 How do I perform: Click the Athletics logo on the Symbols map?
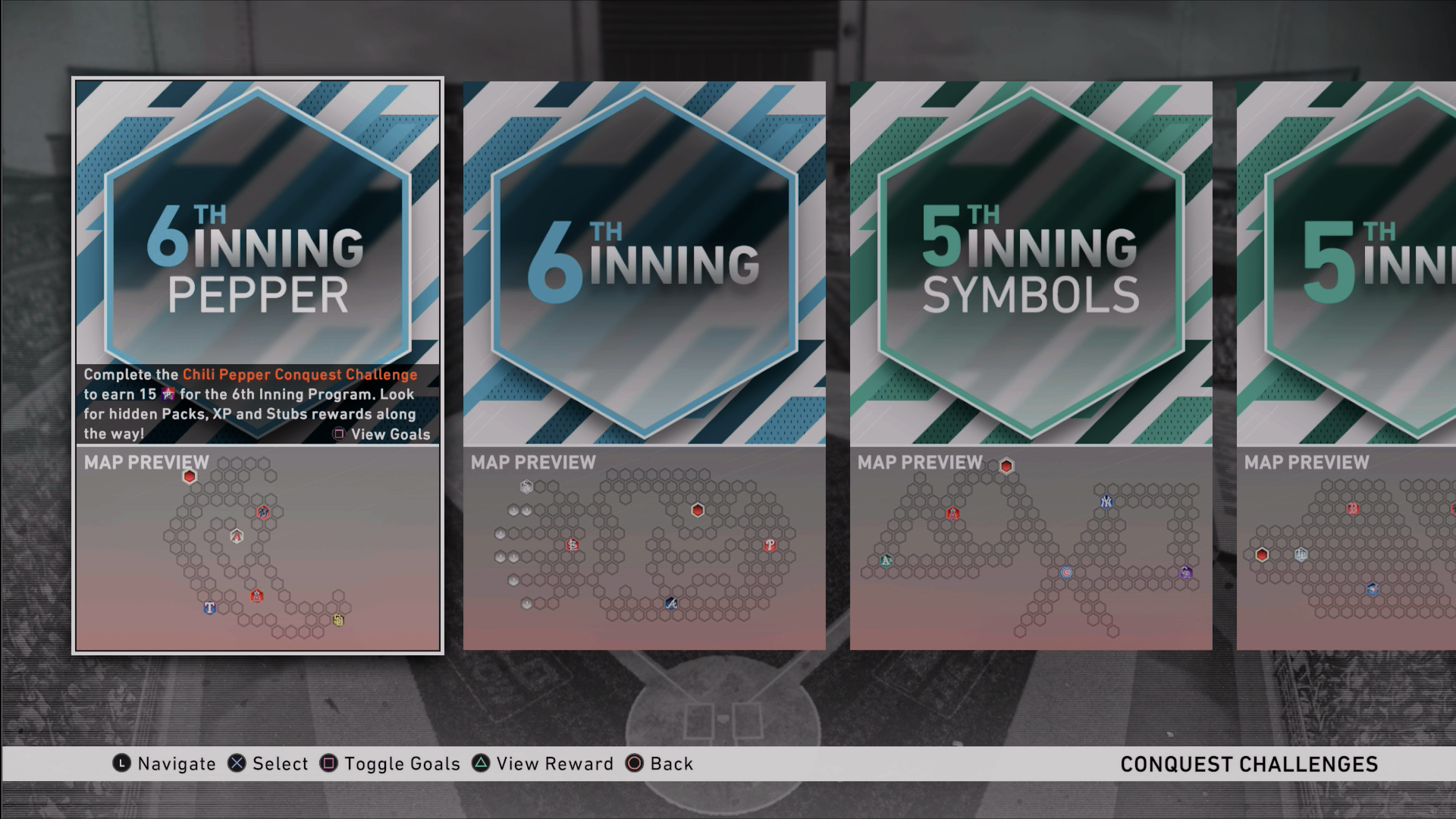pyautogui.click(x=886, y=561)
